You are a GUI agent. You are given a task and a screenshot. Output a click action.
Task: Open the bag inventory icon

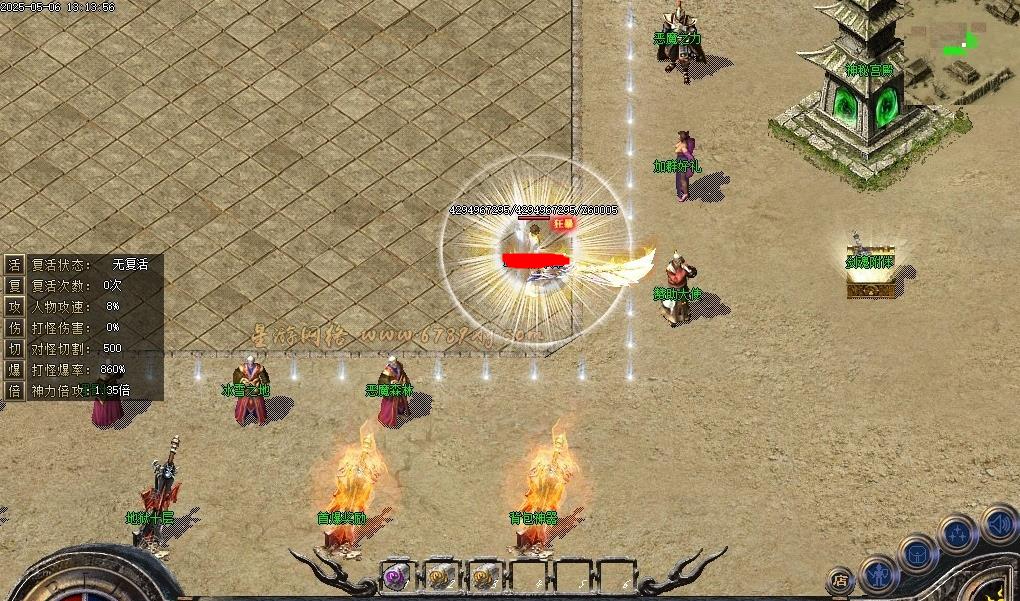click(917, 554)
